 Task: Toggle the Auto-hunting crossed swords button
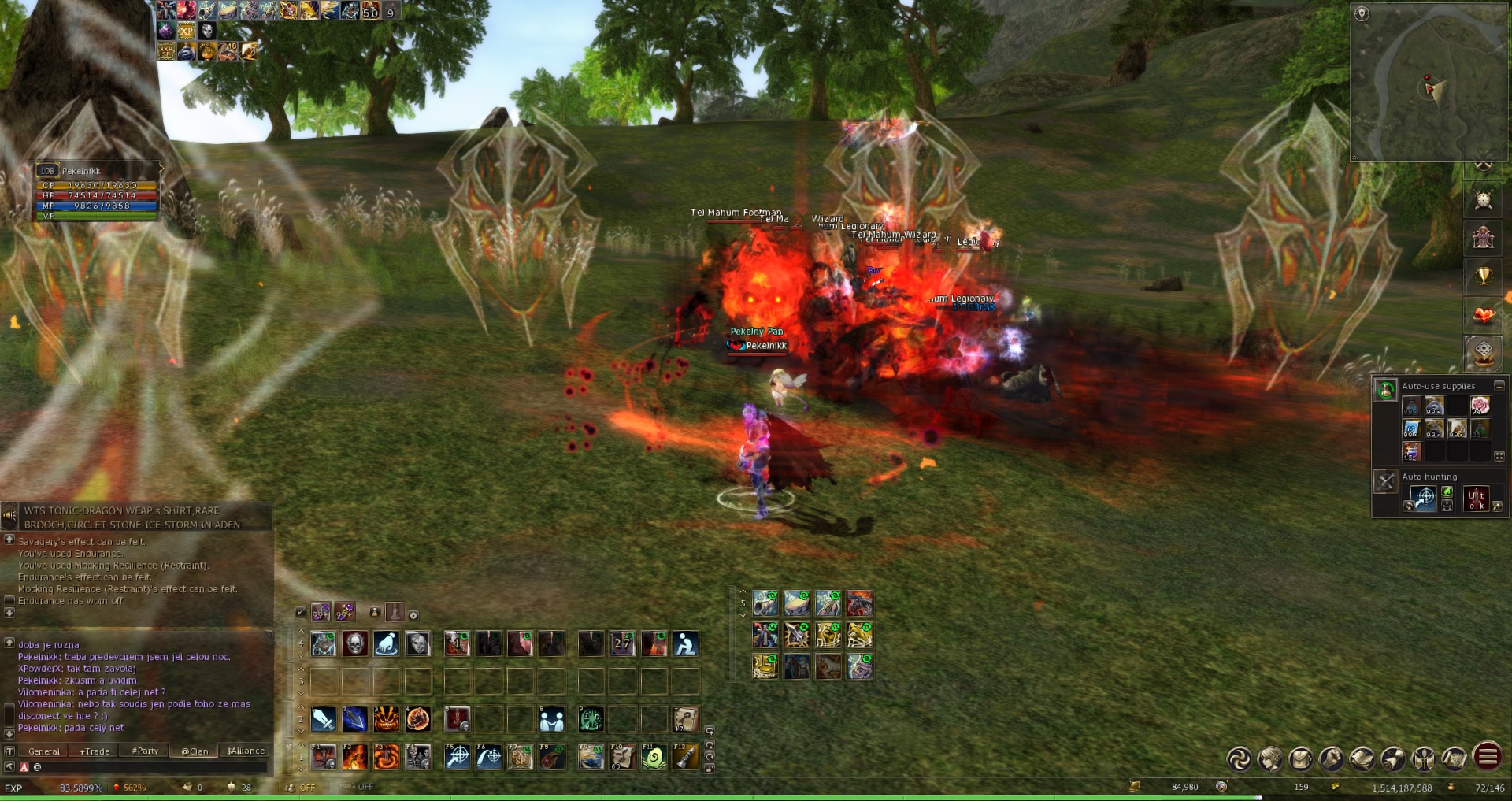click(1385, 480)
